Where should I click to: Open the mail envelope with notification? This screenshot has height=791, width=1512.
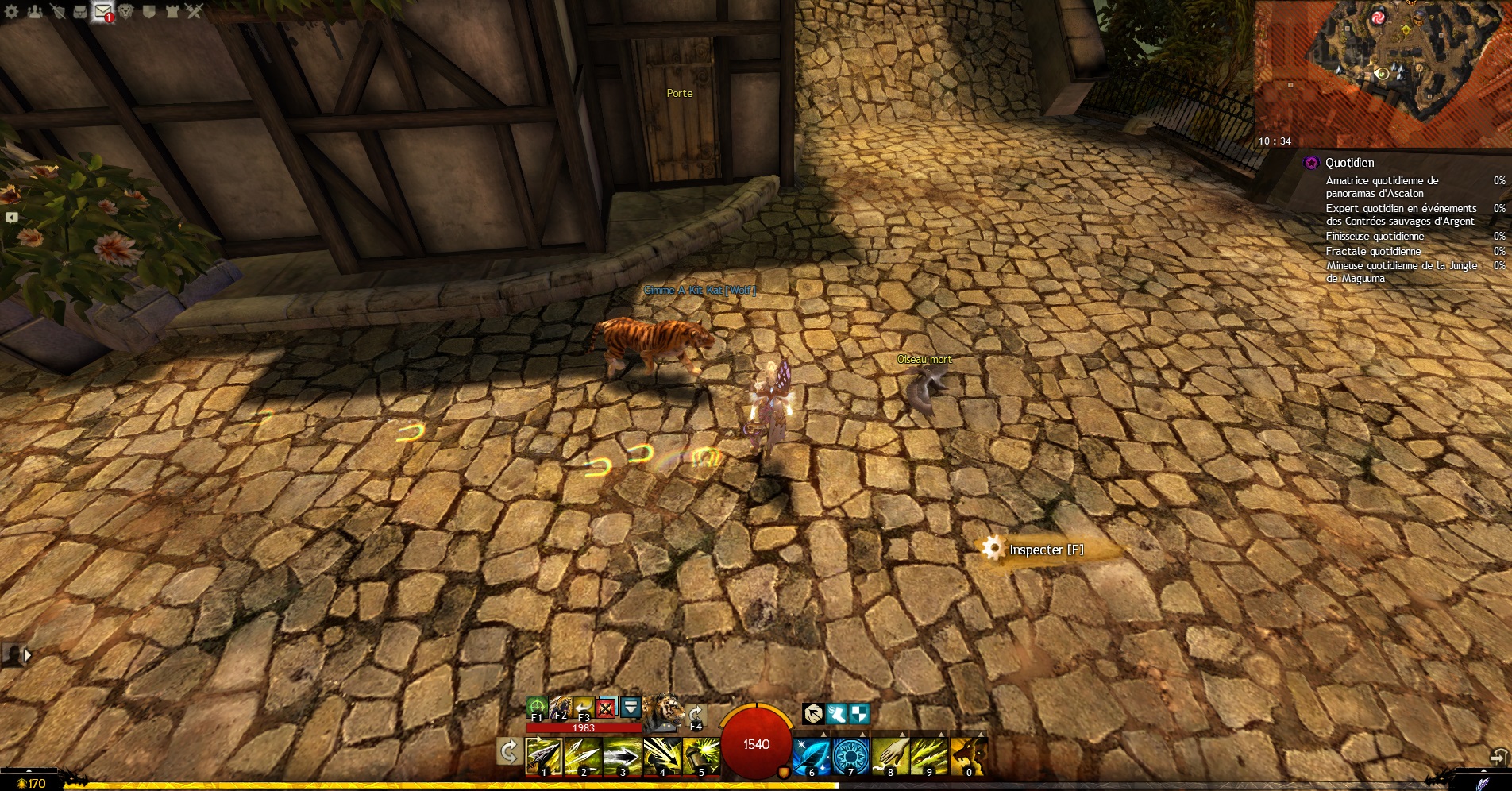(103, 11)
